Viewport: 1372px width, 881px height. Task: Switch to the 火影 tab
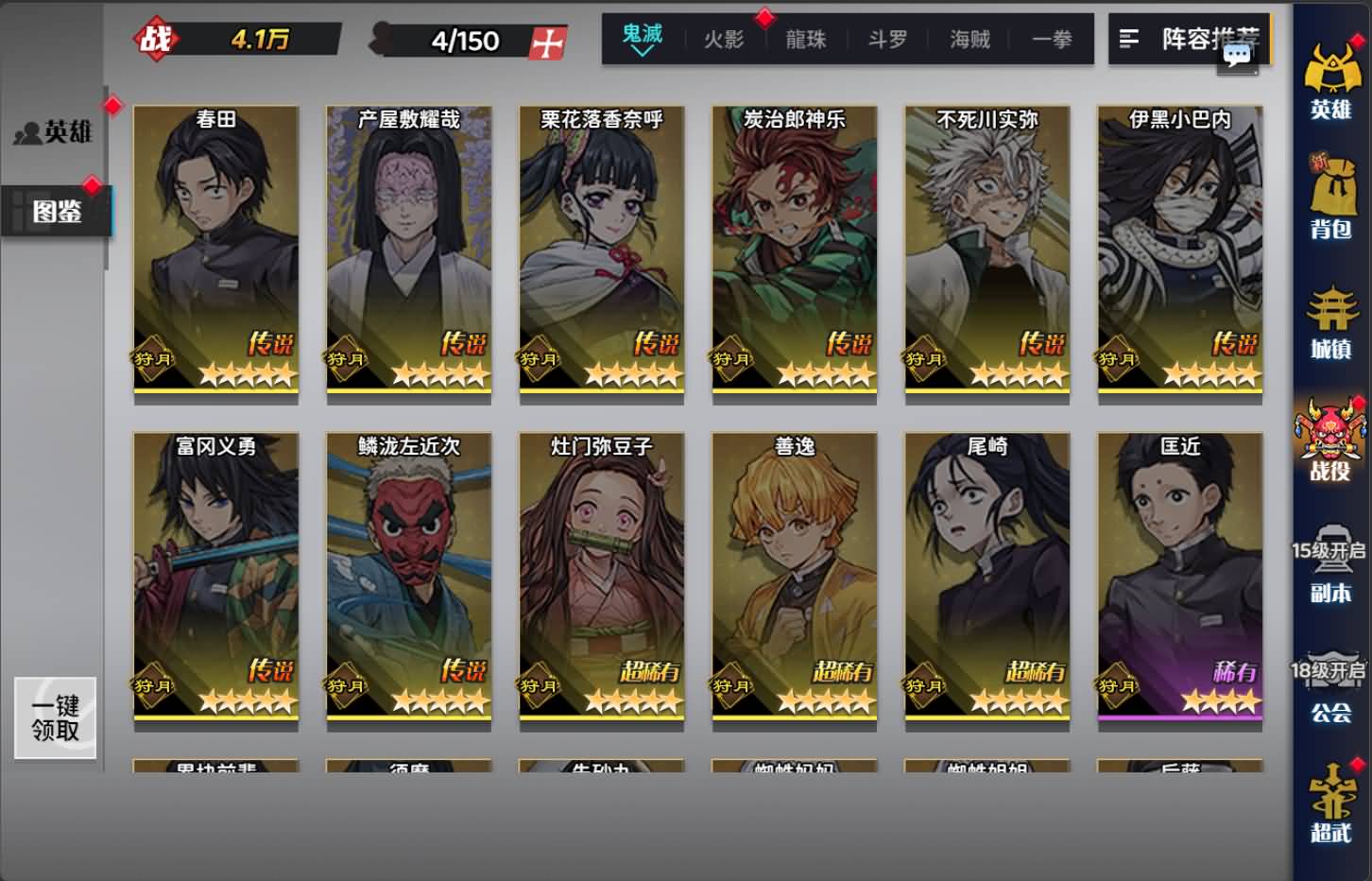[724, 40]
